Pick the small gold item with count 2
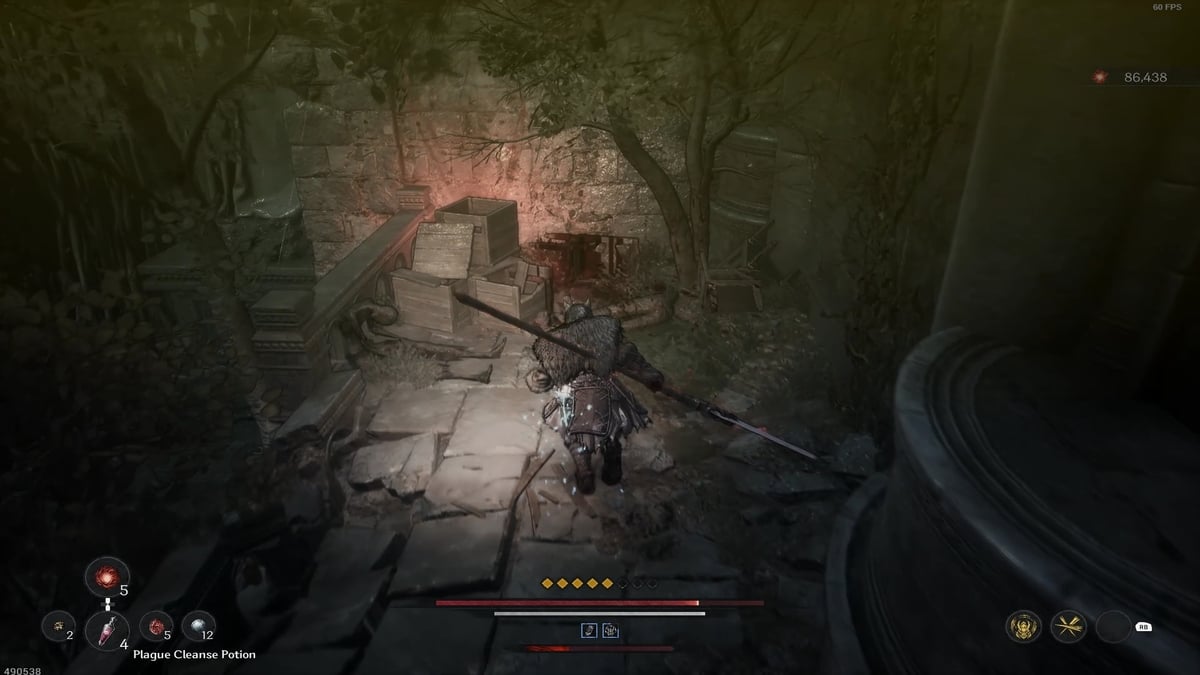Image resolution: width=1200 pixels, height=675 pixels. tap(57, 627)
